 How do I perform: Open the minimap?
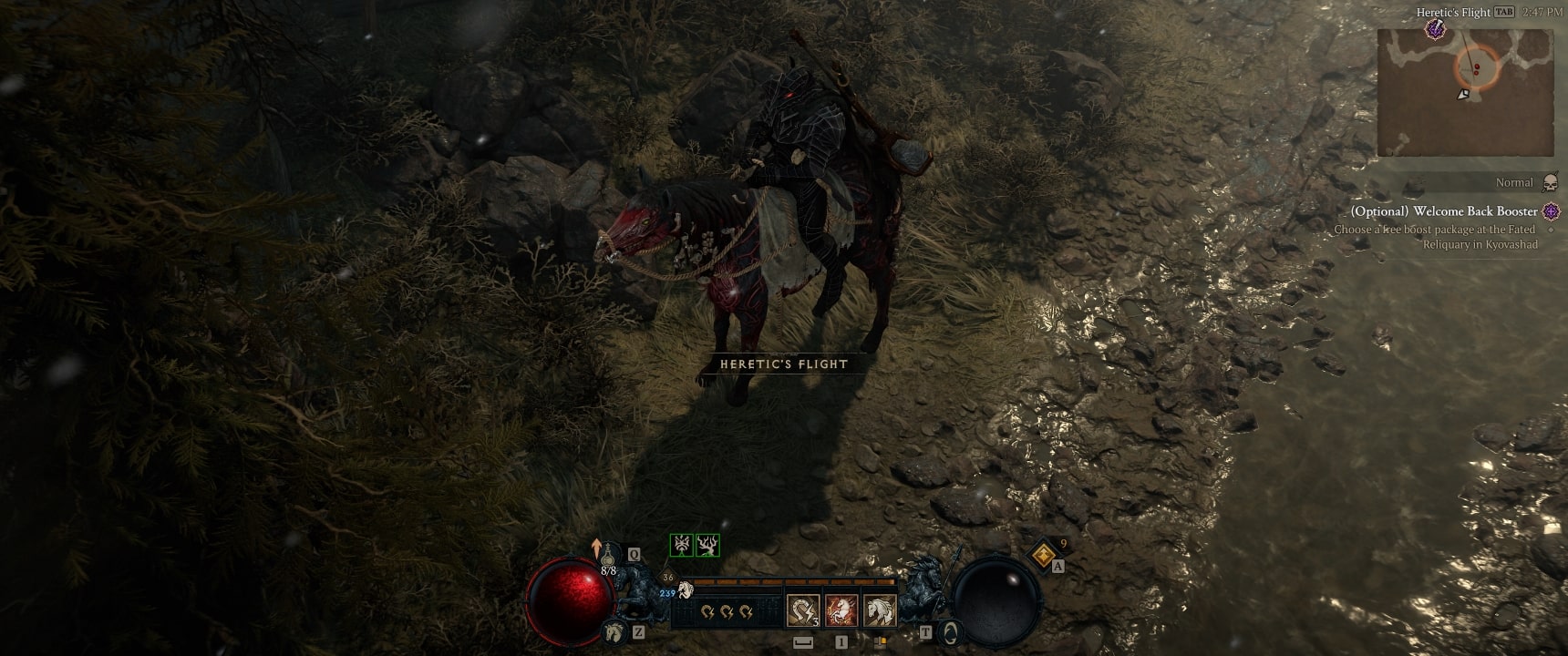pos(1464,92)
